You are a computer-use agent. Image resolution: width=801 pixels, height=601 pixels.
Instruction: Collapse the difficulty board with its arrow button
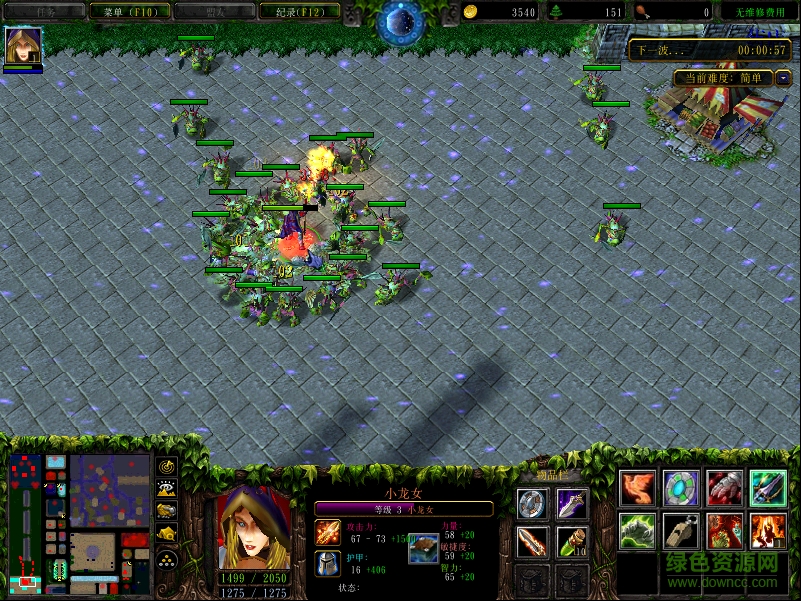click(x=784, y=77)
